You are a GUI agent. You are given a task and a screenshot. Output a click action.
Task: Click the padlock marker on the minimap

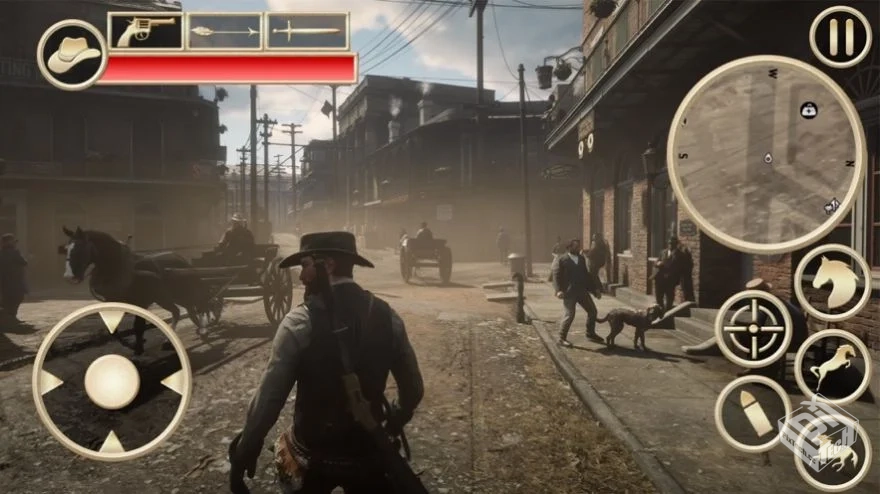point(808,110)
